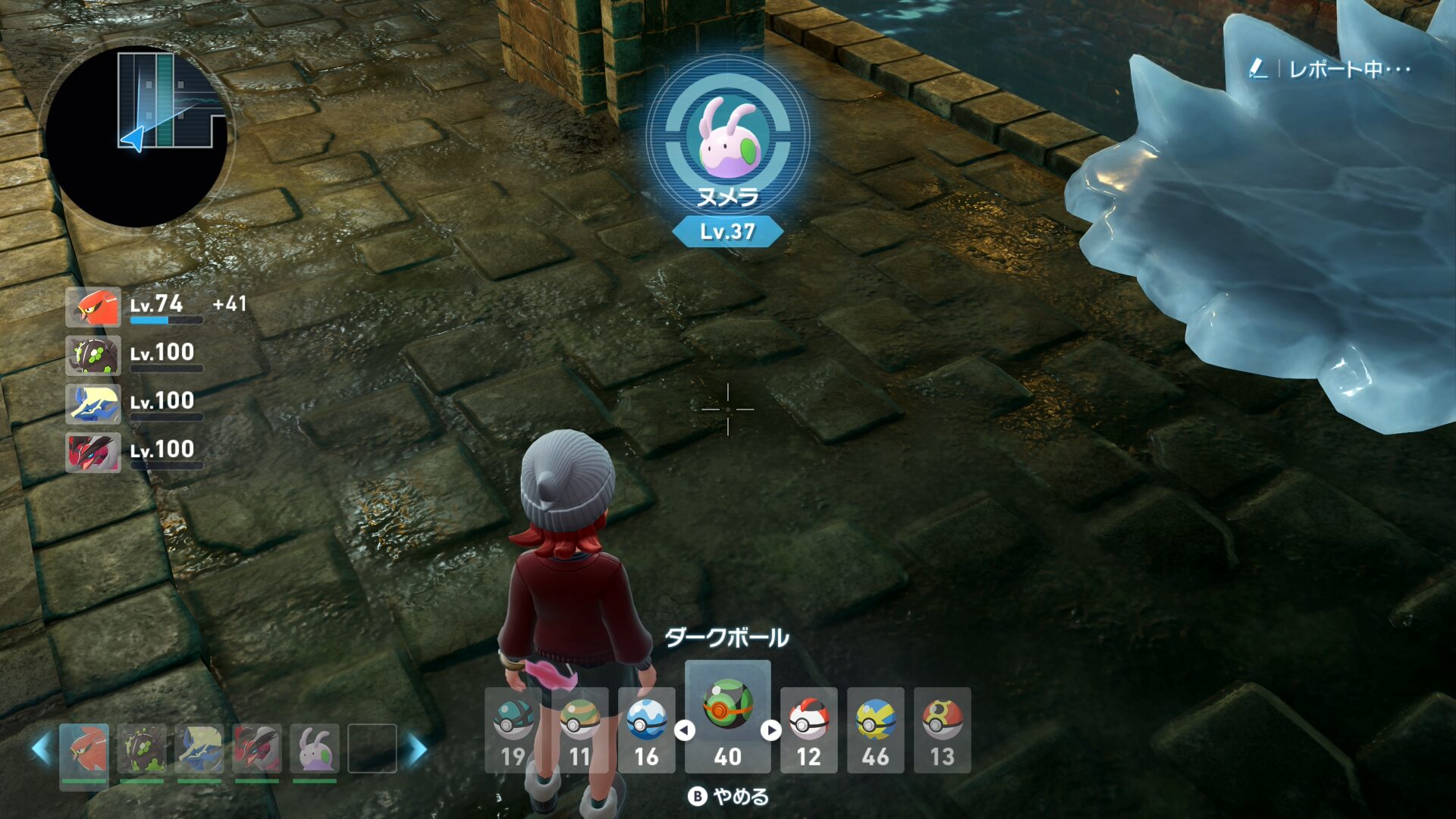Viewport: 1456px width, 819px height.
Task: Click the blue right arrow of the party bar
Action: click(417, 749)
